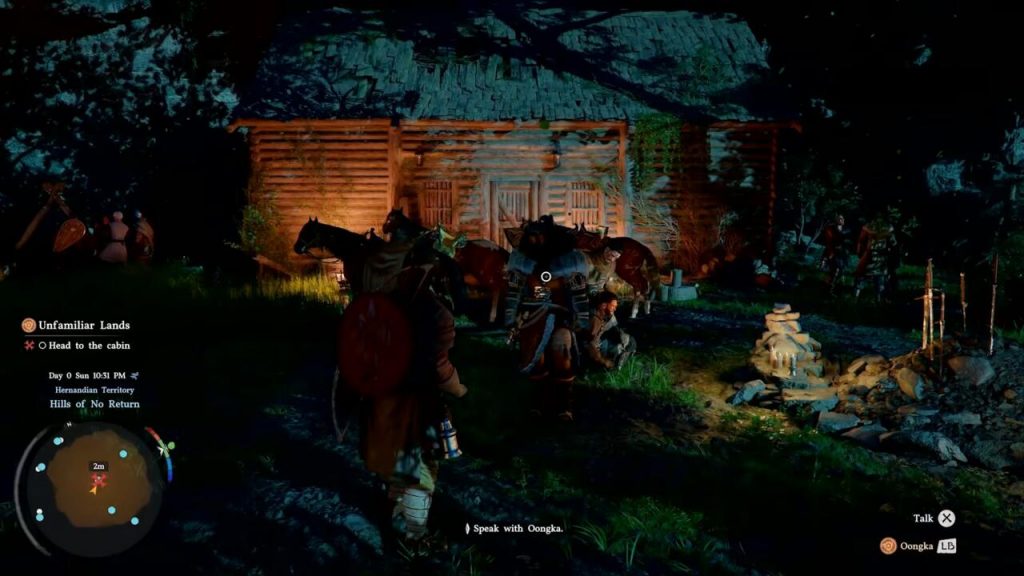The width and height of the screenshot is (1024, 576).
Task: Choose the Talk interaction prompt
Action: (946, 518)
